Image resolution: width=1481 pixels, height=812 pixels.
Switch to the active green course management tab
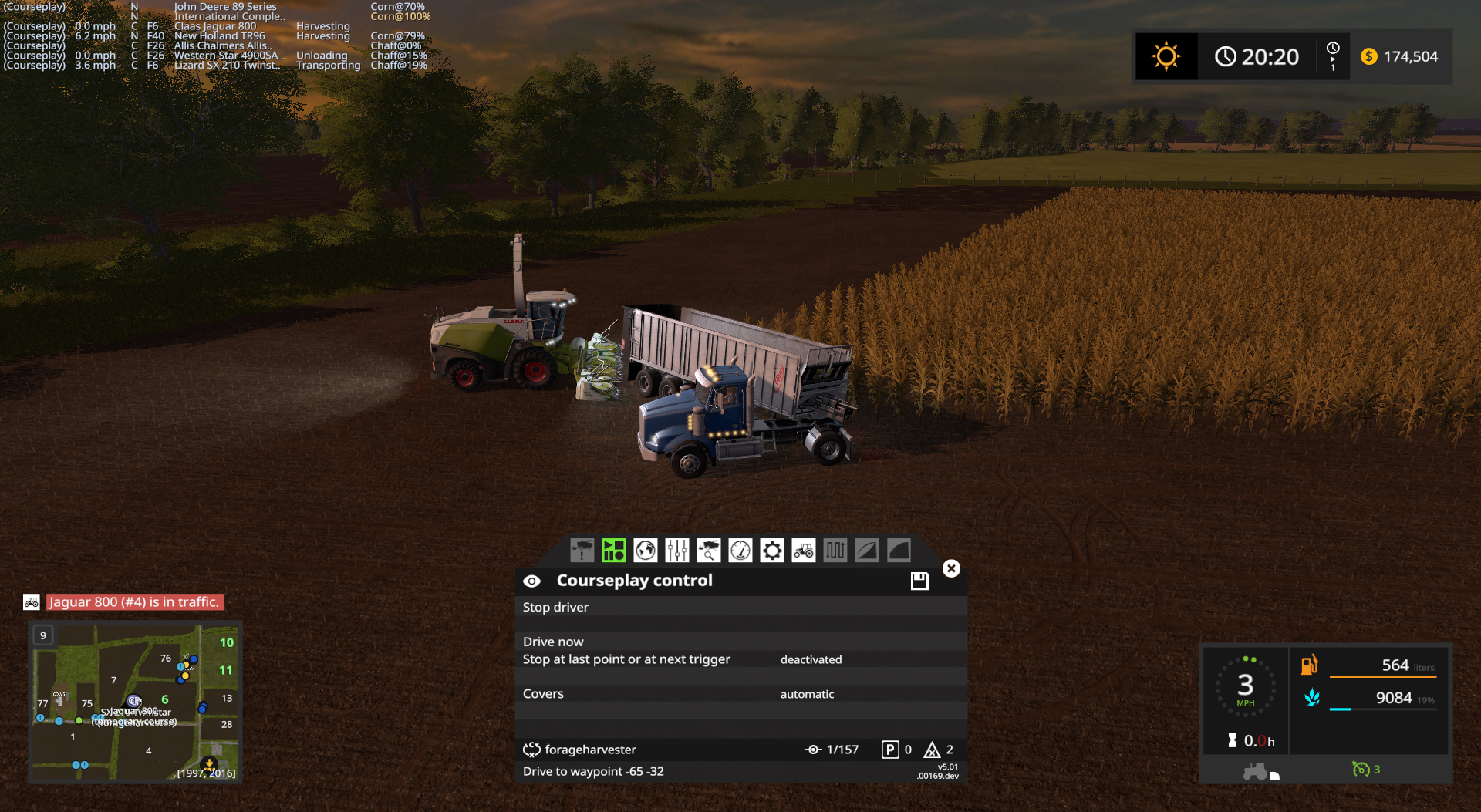[613, 551]
